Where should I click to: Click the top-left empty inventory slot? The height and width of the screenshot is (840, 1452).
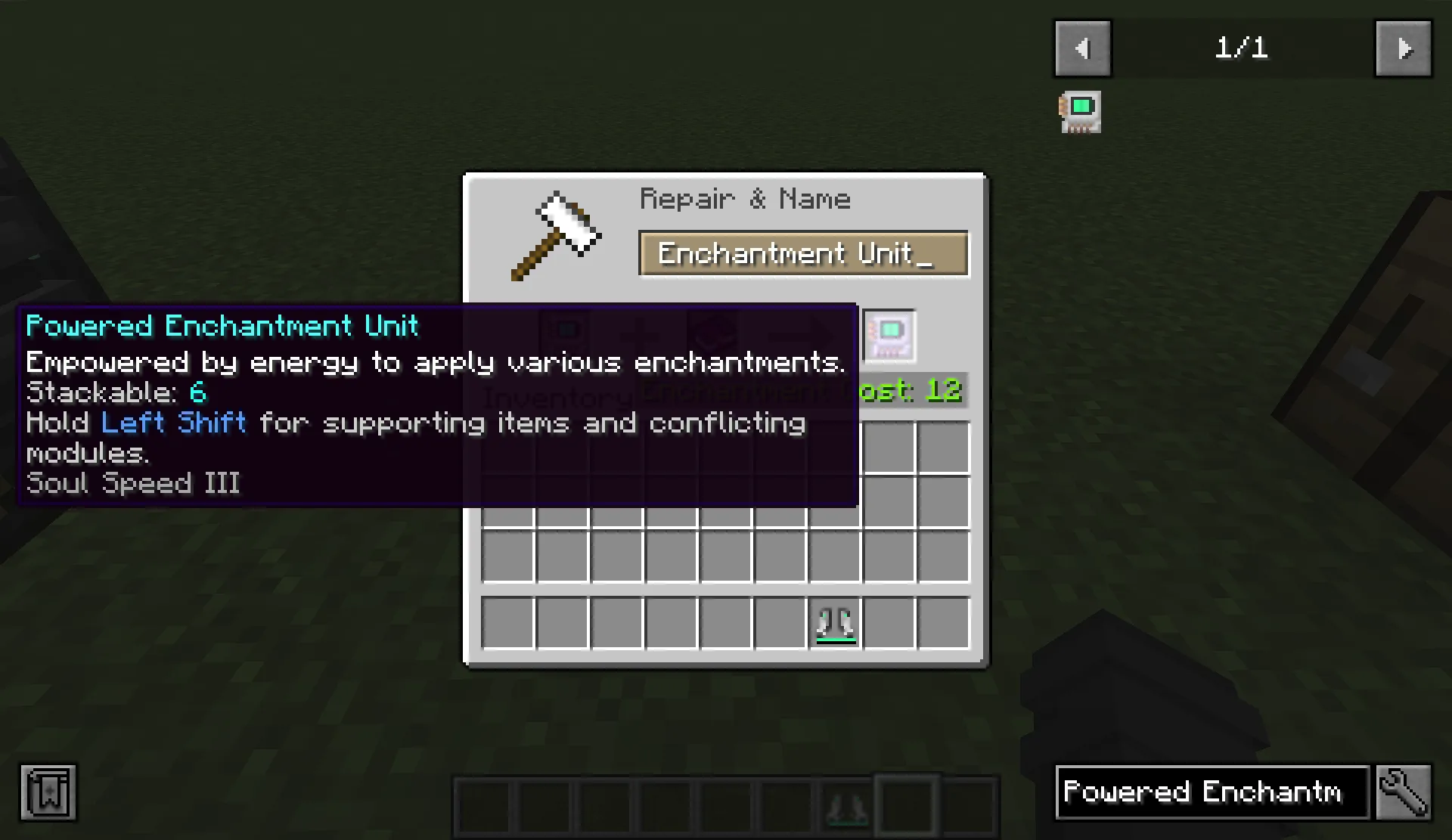(508, 448)
